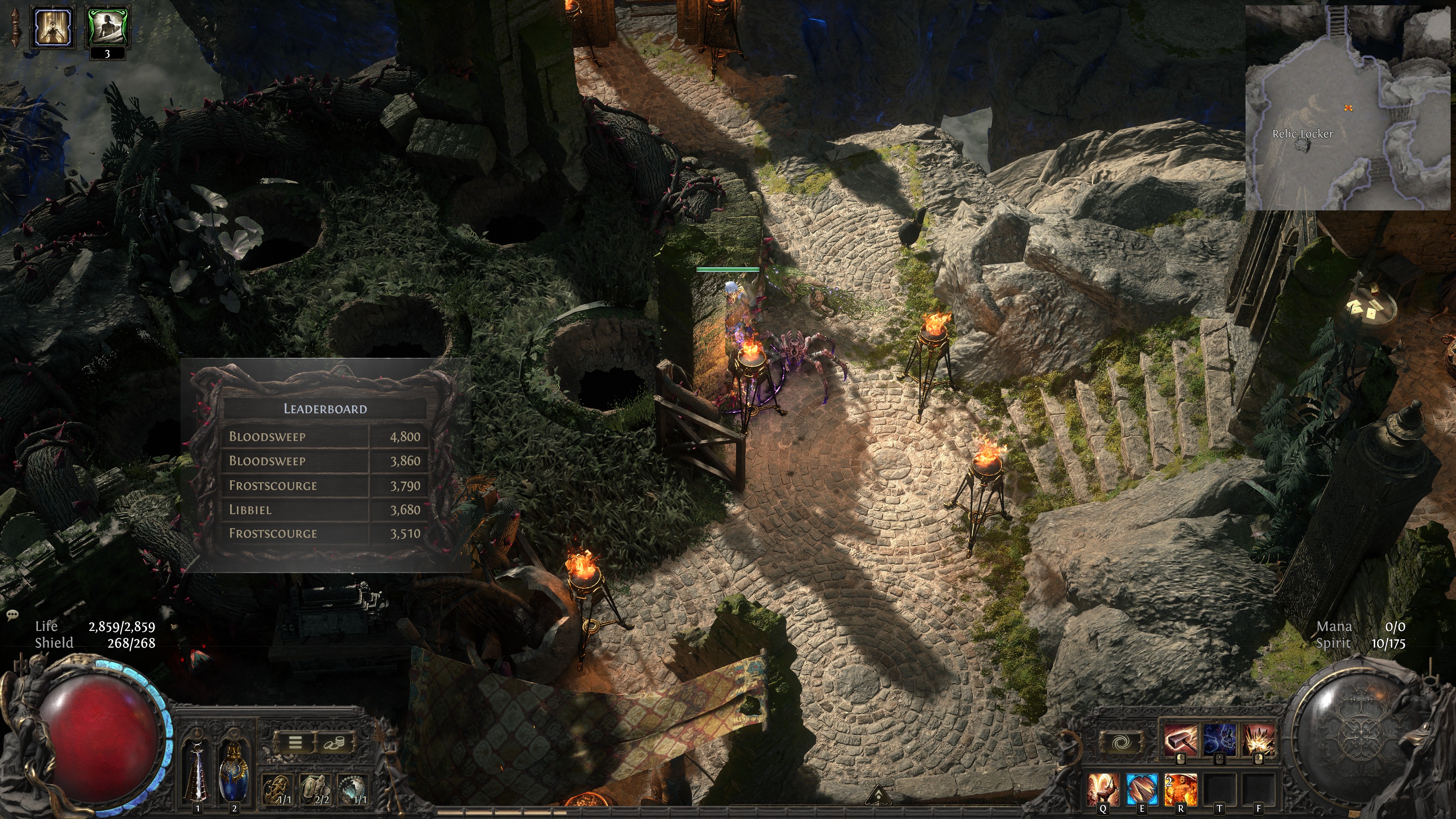Viewport: 1456px width, 819px height.
Task: Inspect the green-framed buff with 3 stacks
Action: pos(107,27)
